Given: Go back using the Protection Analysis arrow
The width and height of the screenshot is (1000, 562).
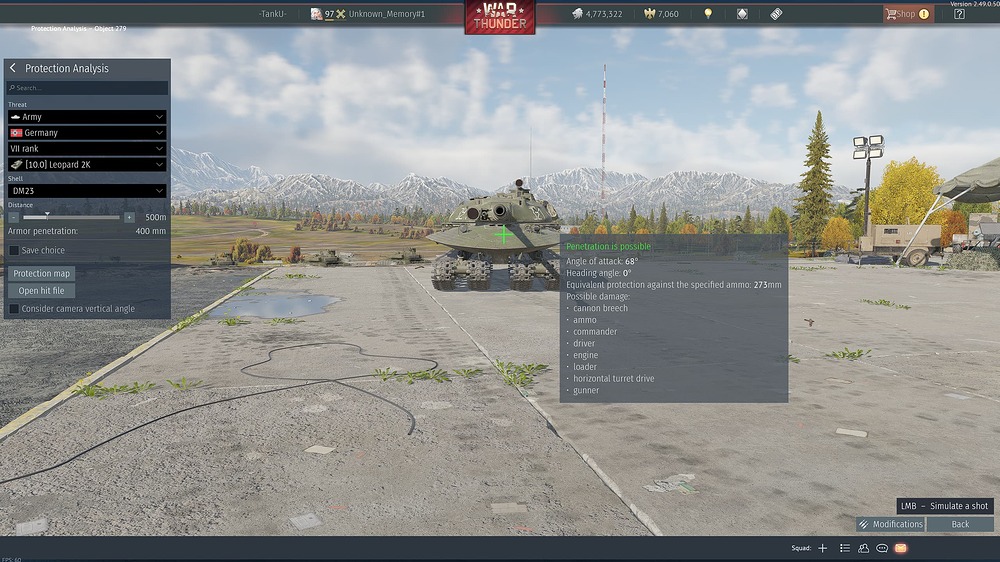Looking at the screenshot, I should [x=13, y=68].
